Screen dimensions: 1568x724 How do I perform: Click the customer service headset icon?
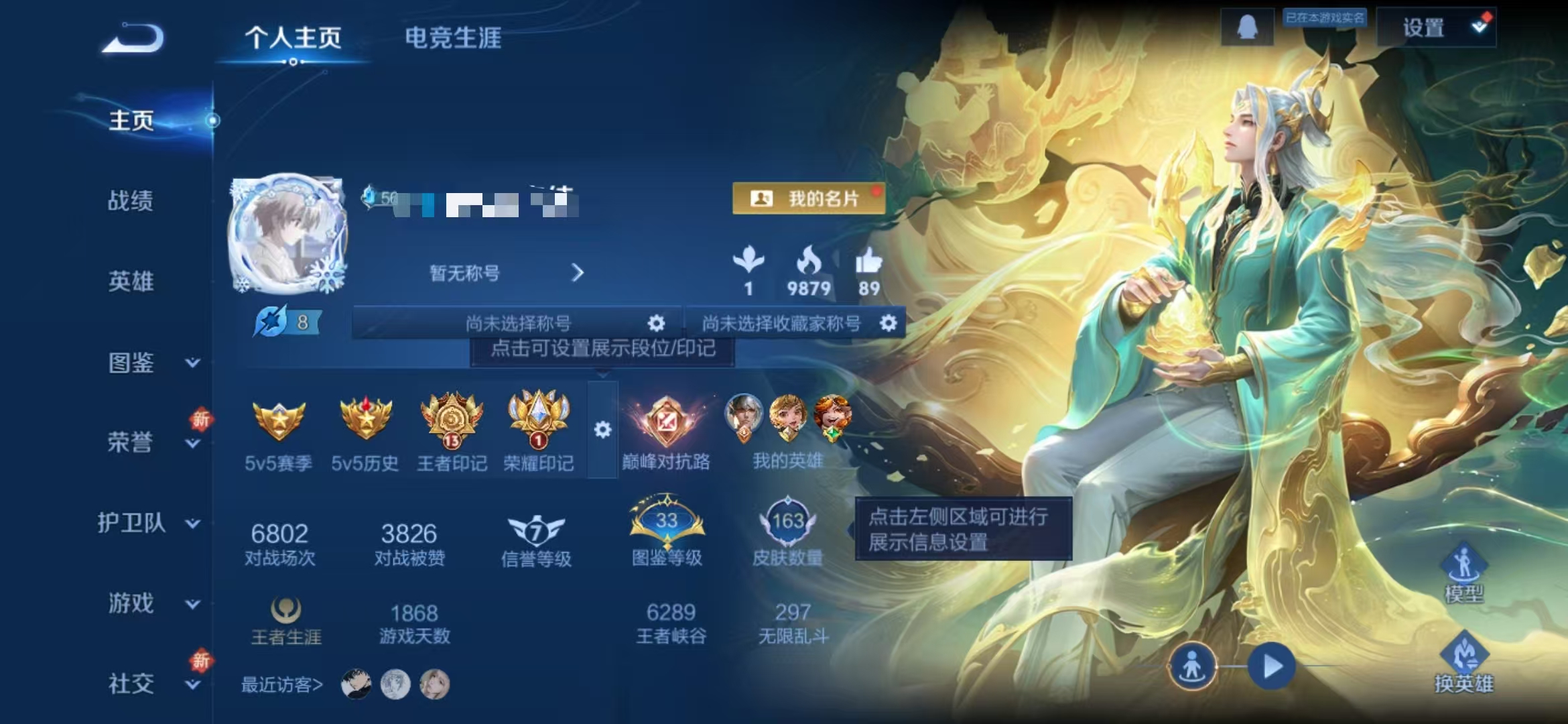[1249, 27]
